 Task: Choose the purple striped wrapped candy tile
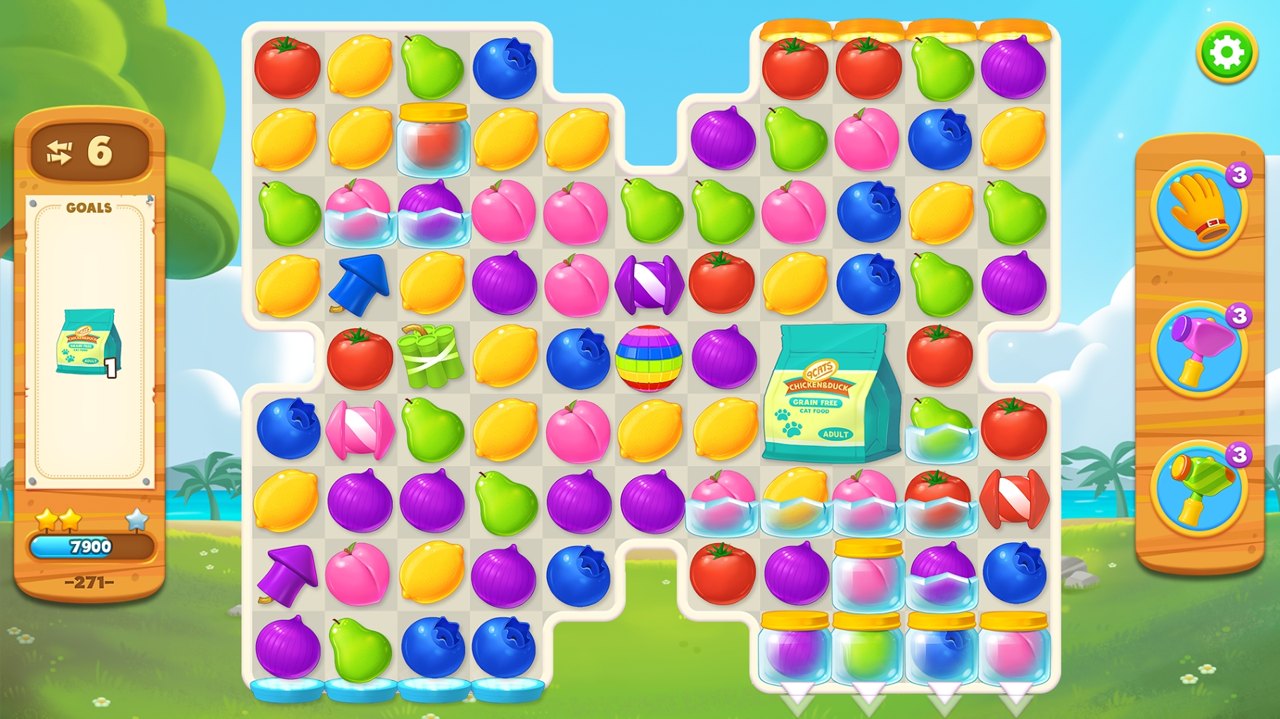click(649, 284)
